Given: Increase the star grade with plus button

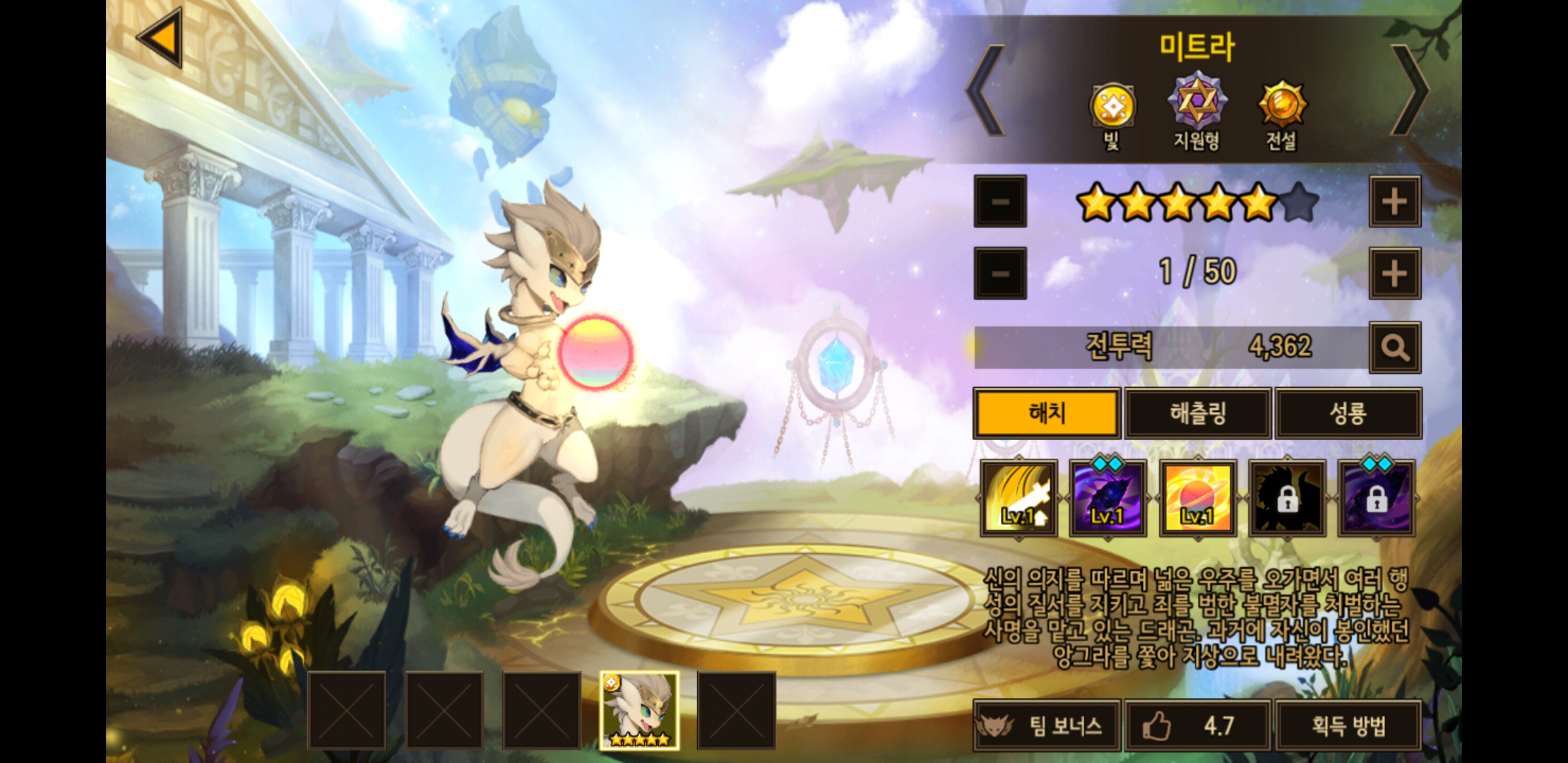Looking at the screenshot, I should 1394,202.
